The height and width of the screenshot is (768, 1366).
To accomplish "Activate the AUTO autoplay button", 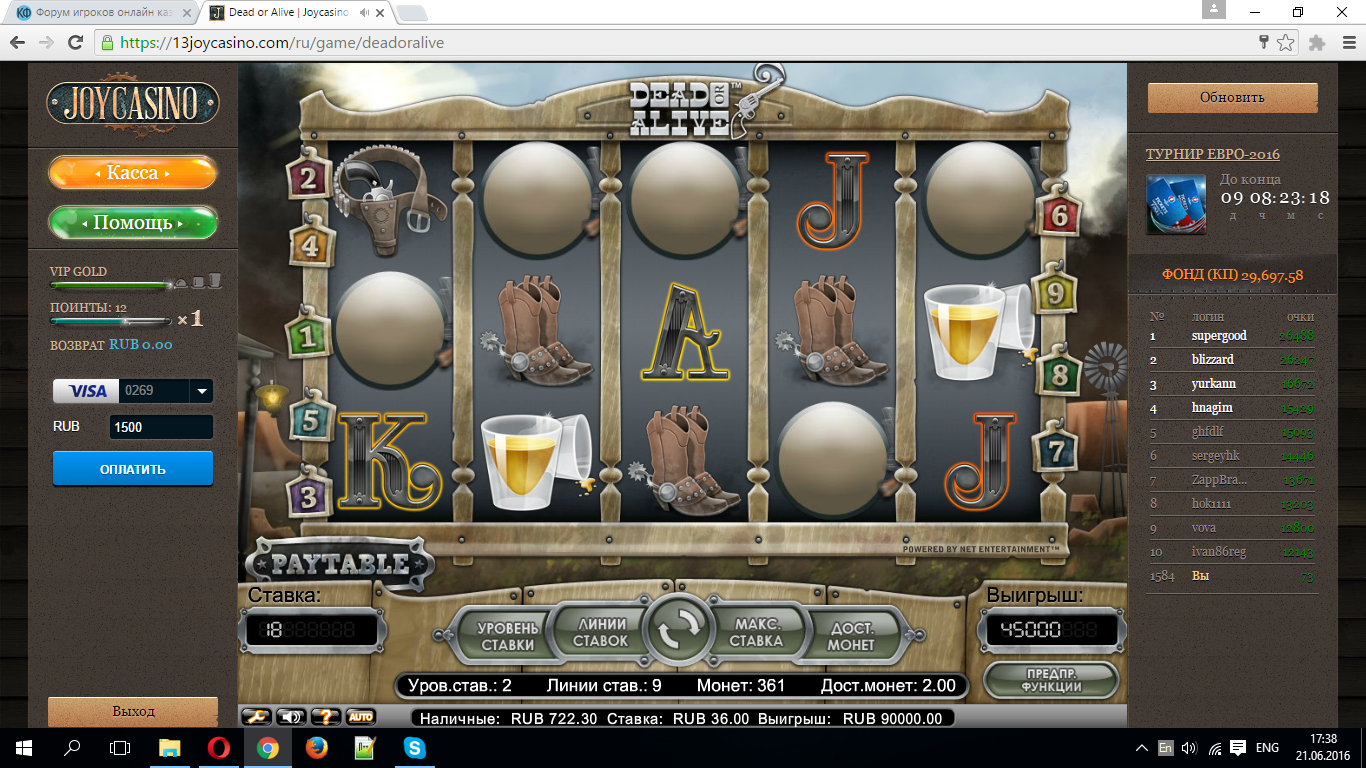I will (360, 716).
